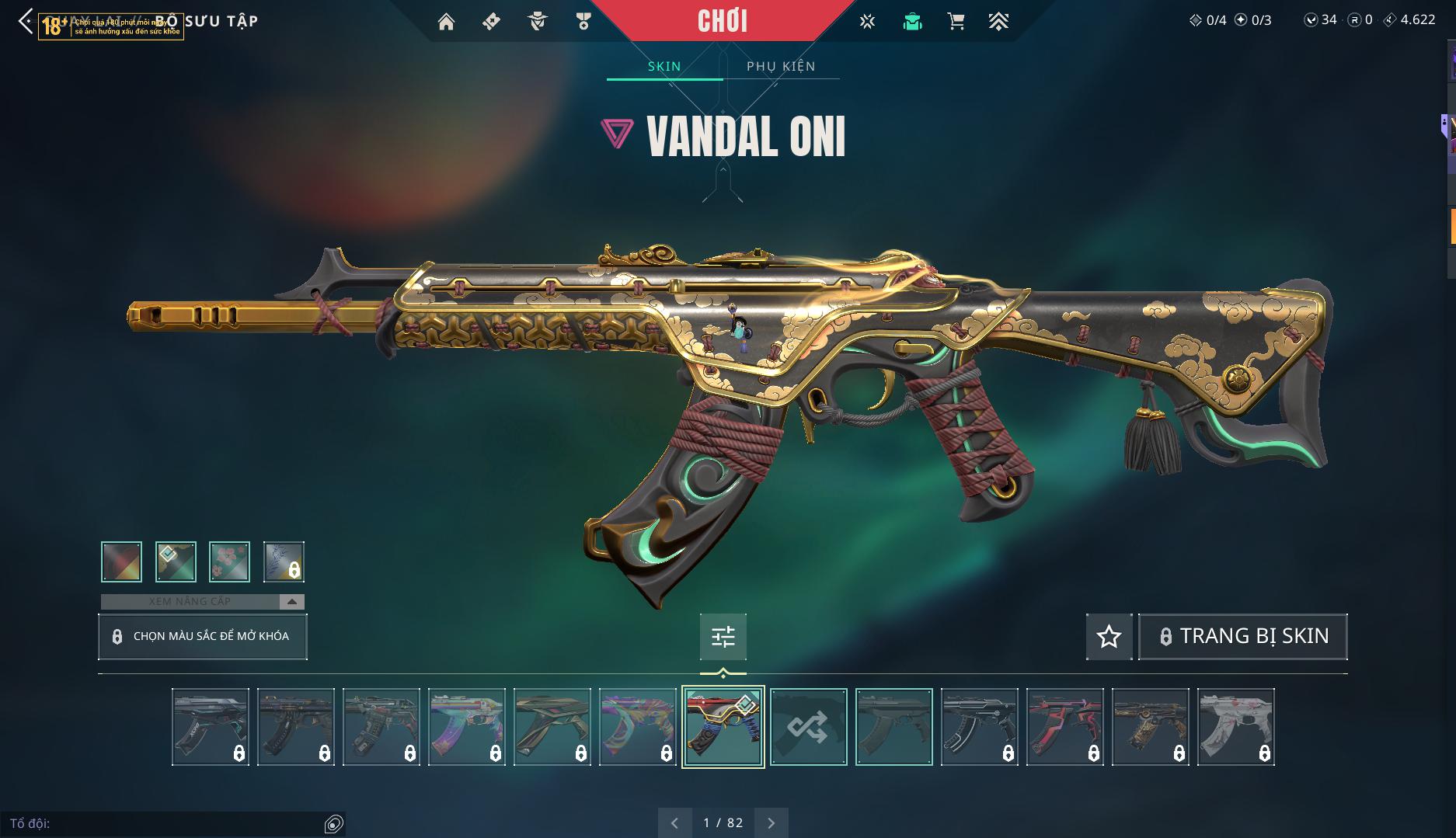Go back with the top-left arrow

[x=25, y=21]
